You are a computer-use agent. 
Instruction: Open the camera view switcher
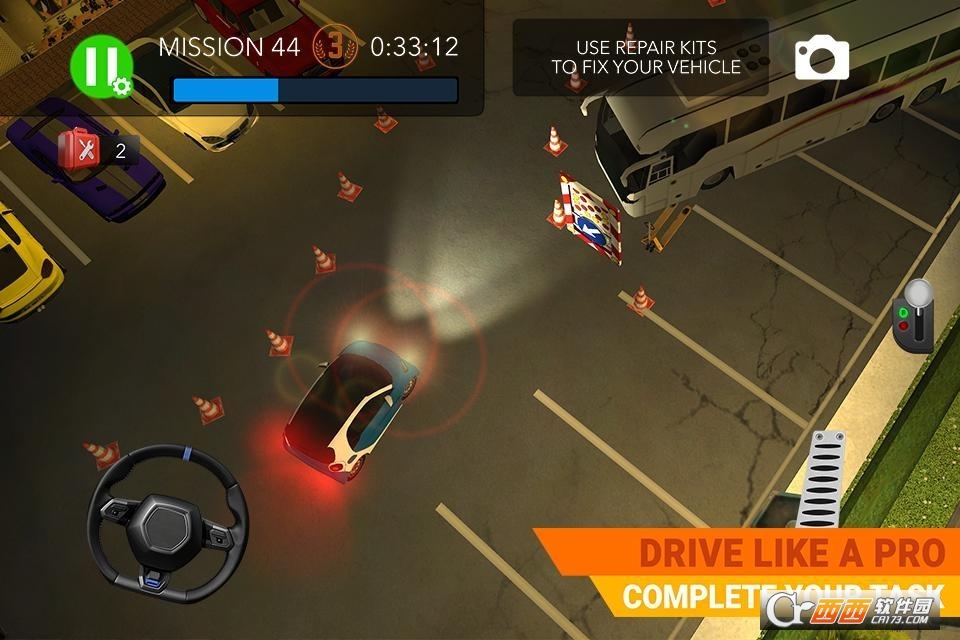pos(821,58)
